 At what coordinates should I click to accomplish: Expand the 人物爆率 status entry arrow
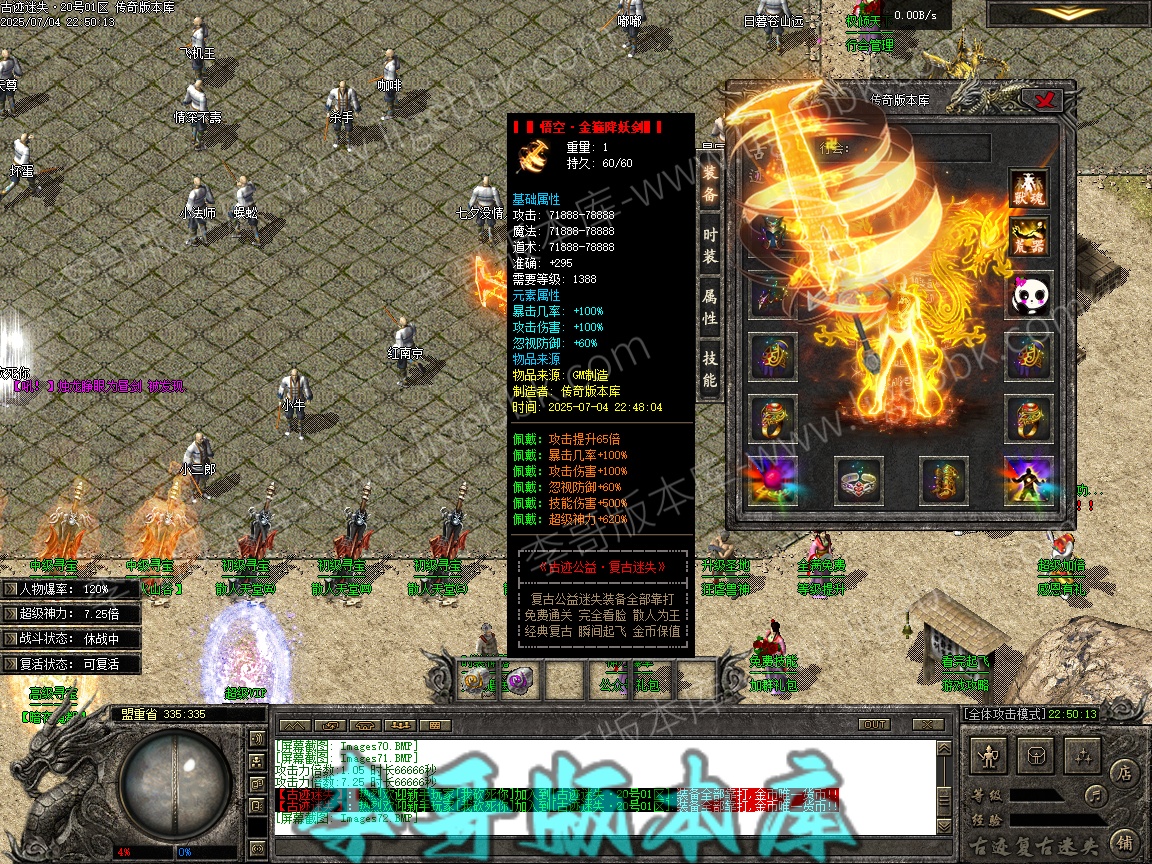coord(12,590)
